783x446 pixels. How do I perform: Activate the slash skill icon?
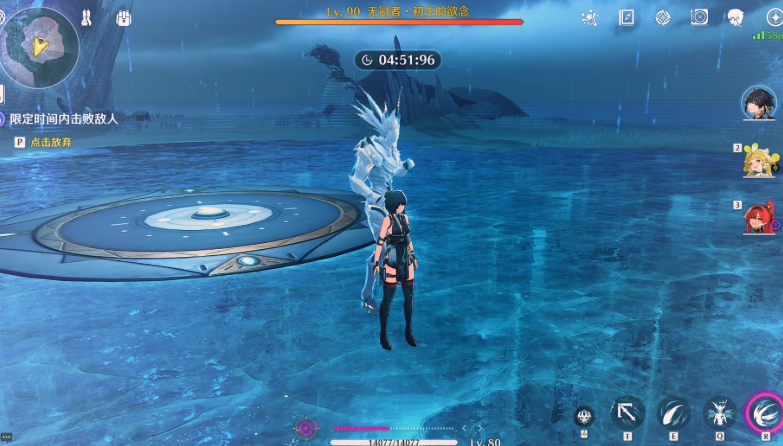673,413
